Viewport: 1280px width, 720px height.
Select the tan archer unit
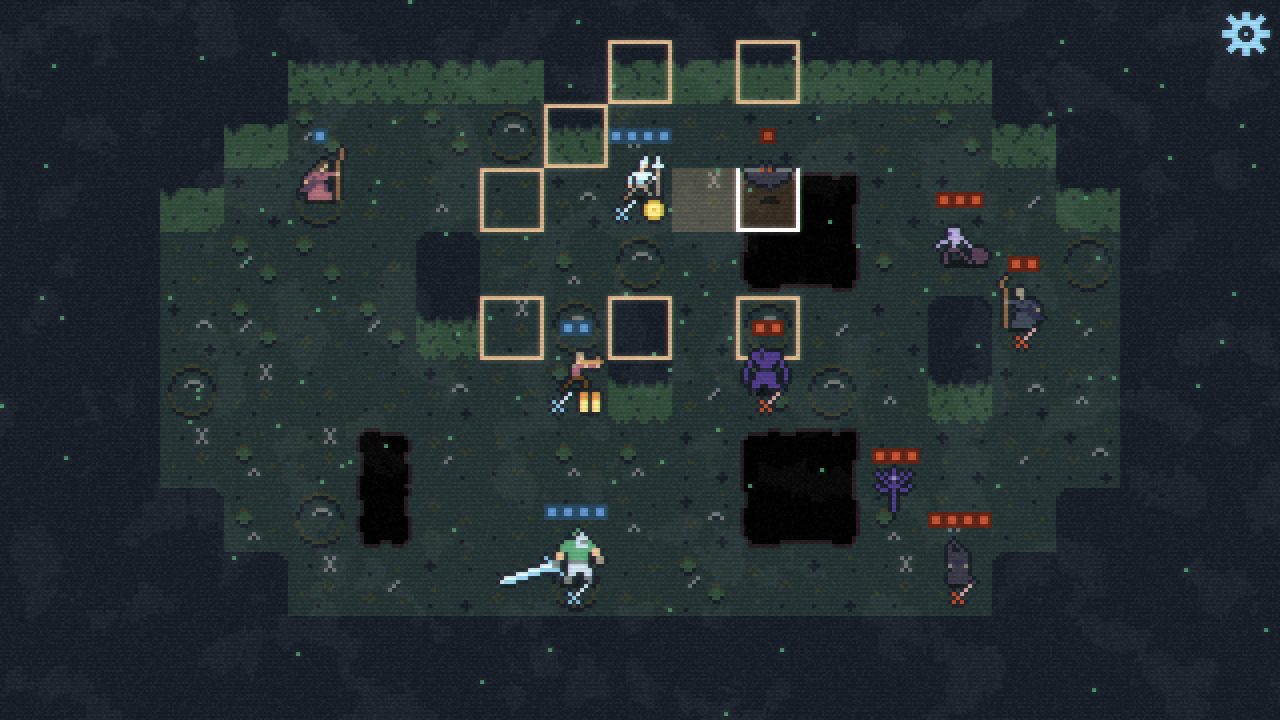coord(580,368)
